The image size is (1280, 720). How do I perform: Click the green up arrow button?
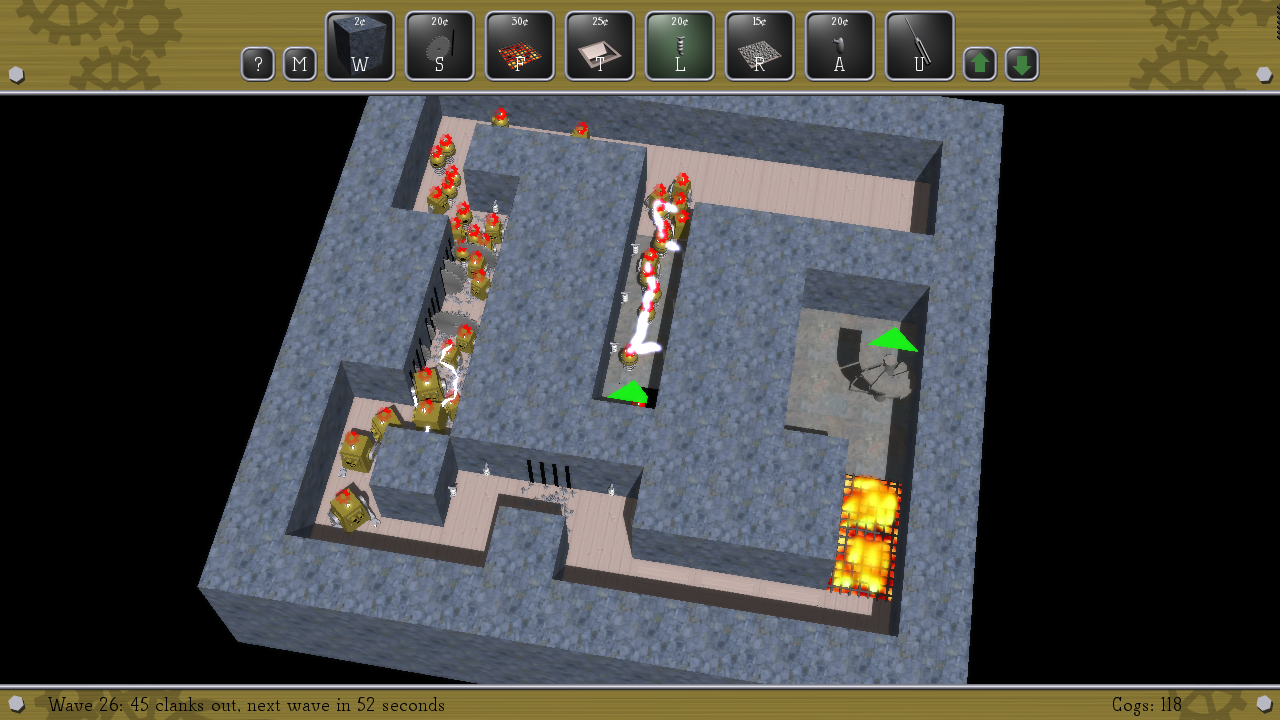(x=980, y=65)
